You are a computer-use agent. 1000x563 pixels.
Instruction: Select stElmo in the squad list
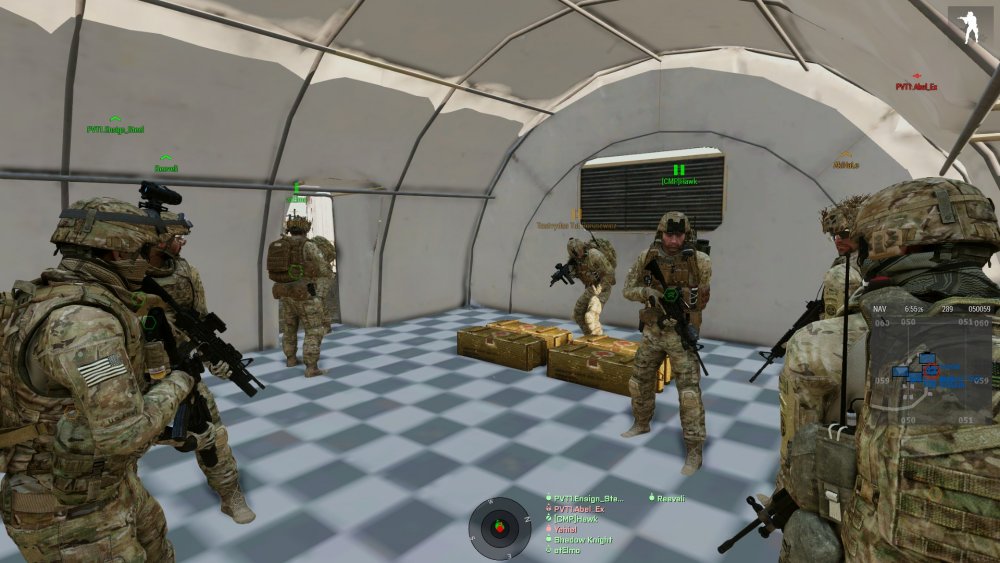570,551
